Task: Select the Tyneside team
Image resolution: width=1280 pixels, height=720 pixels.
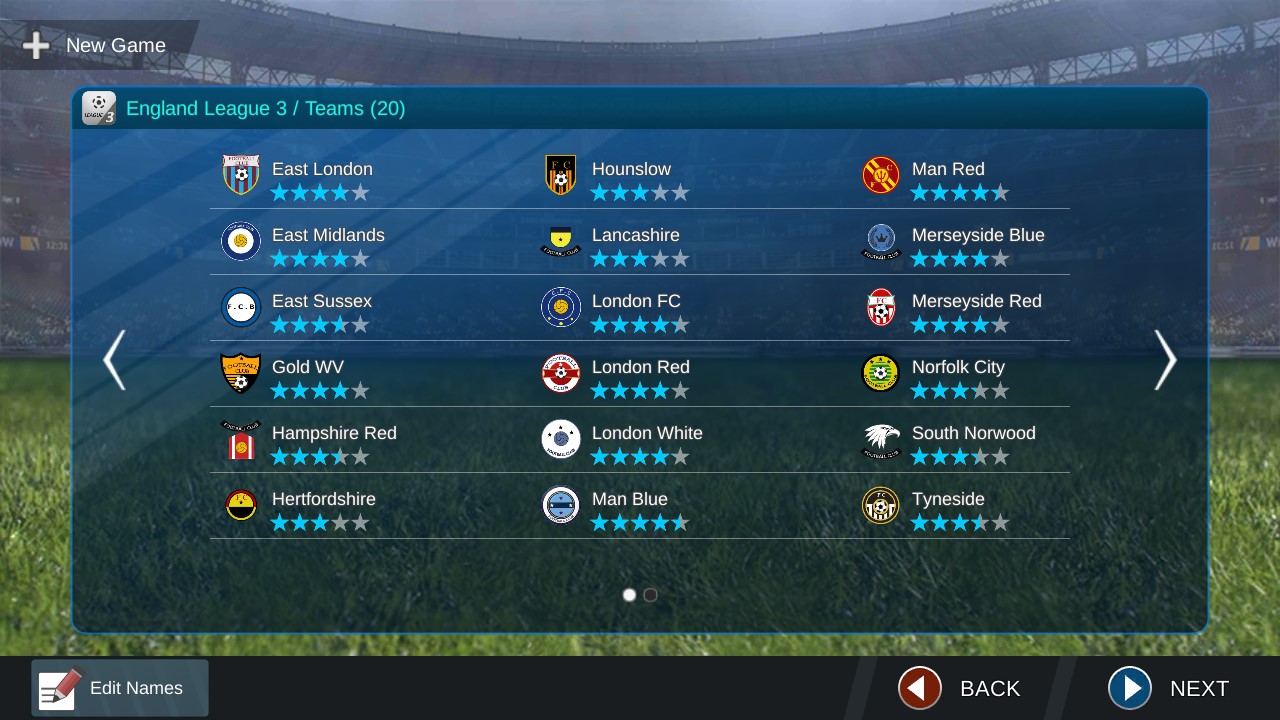Action: pyautogui.click(x=948, y=507)
